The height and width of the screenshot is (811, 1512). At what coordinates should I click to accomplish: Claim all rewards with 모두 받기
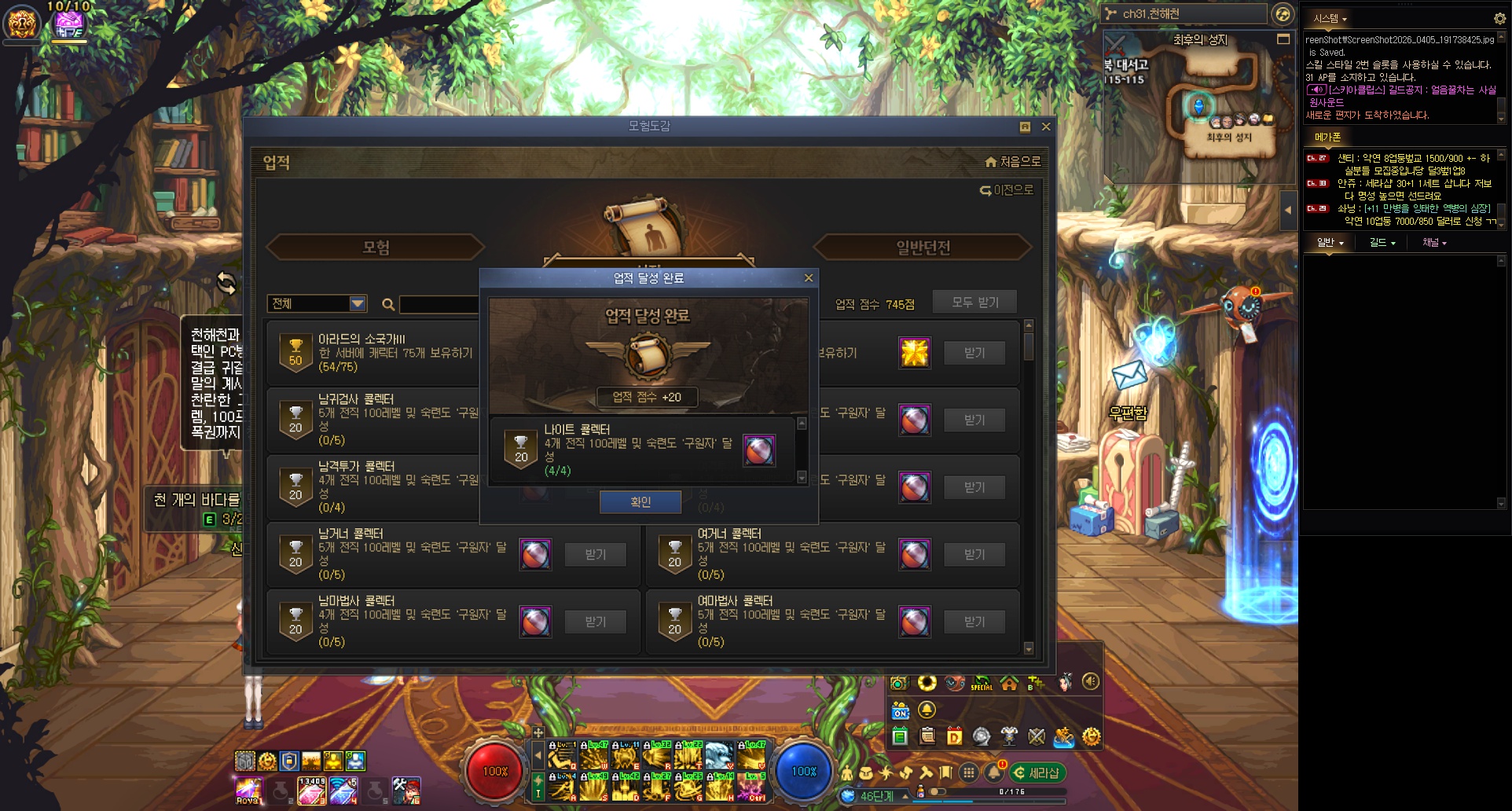974,303
